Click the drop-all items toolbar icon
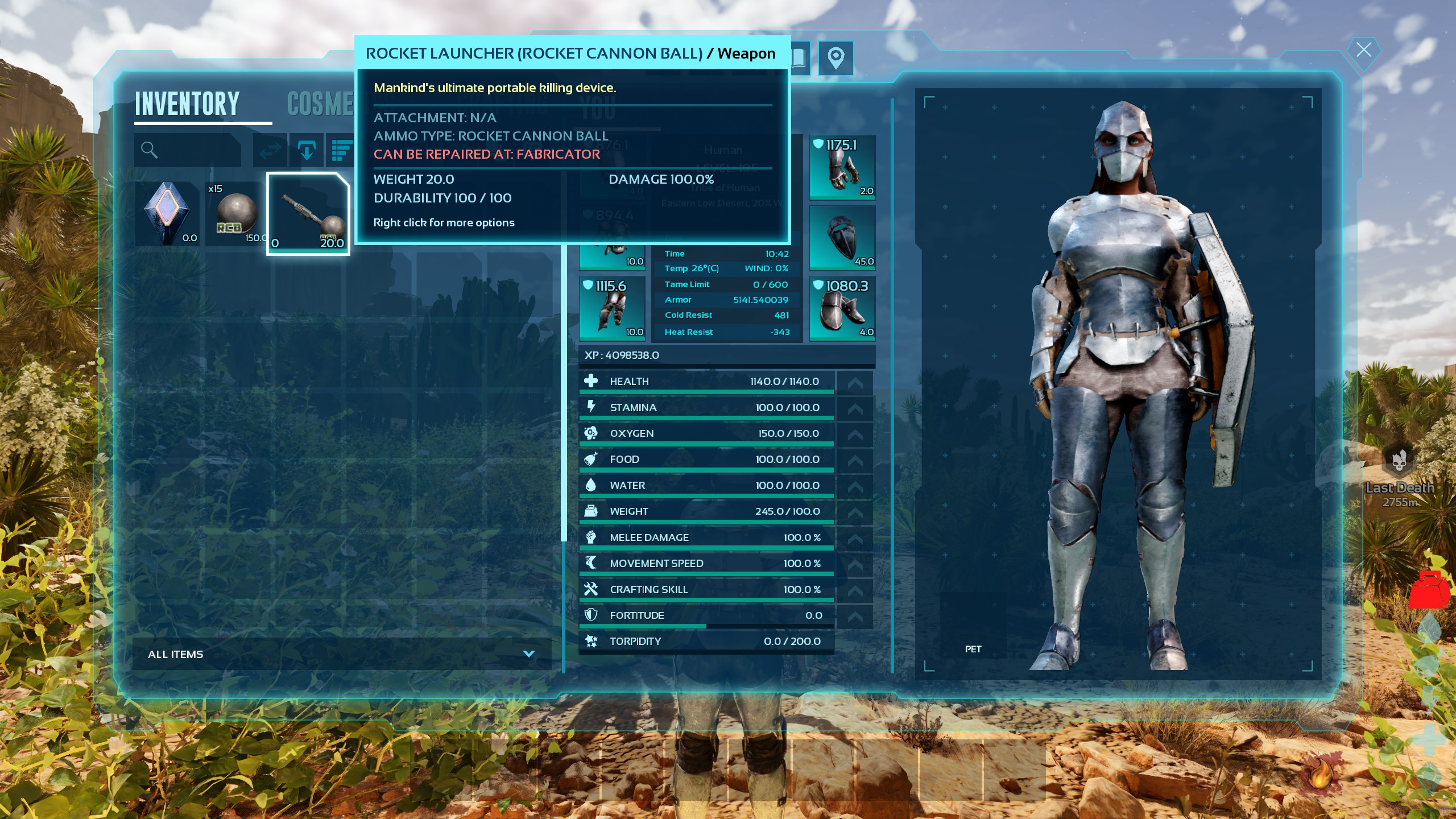 pos(307,150)
